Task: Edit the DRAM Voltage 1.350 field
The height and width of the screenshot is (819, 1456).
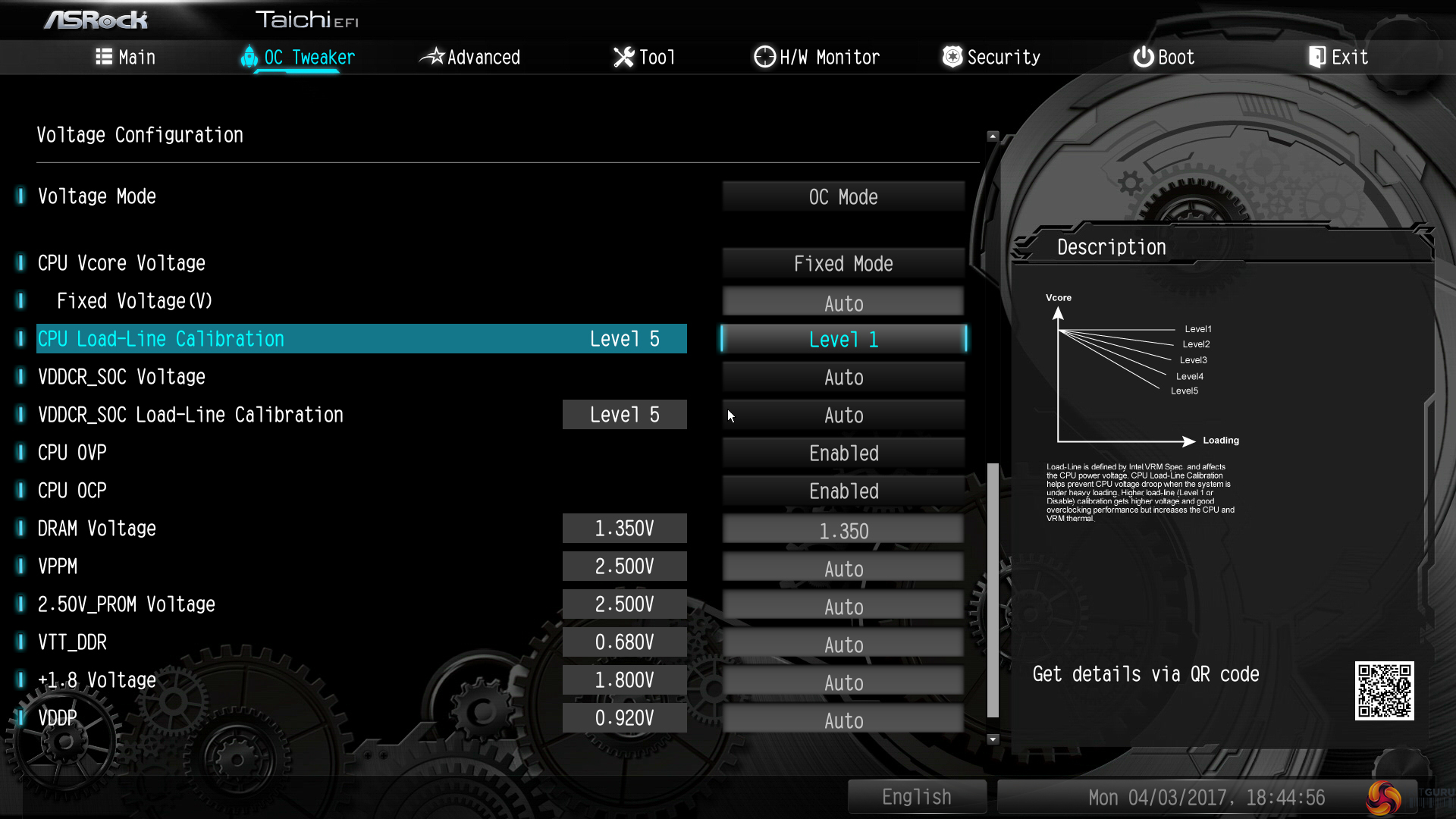Action: [x=843, y=530]
